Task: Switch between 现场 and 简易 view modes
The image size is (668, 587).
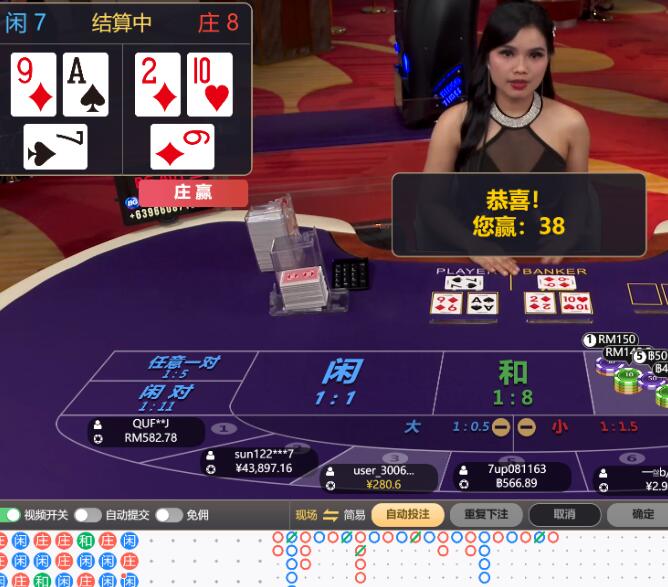Action: pyautogui.click(x=331, y=515)
